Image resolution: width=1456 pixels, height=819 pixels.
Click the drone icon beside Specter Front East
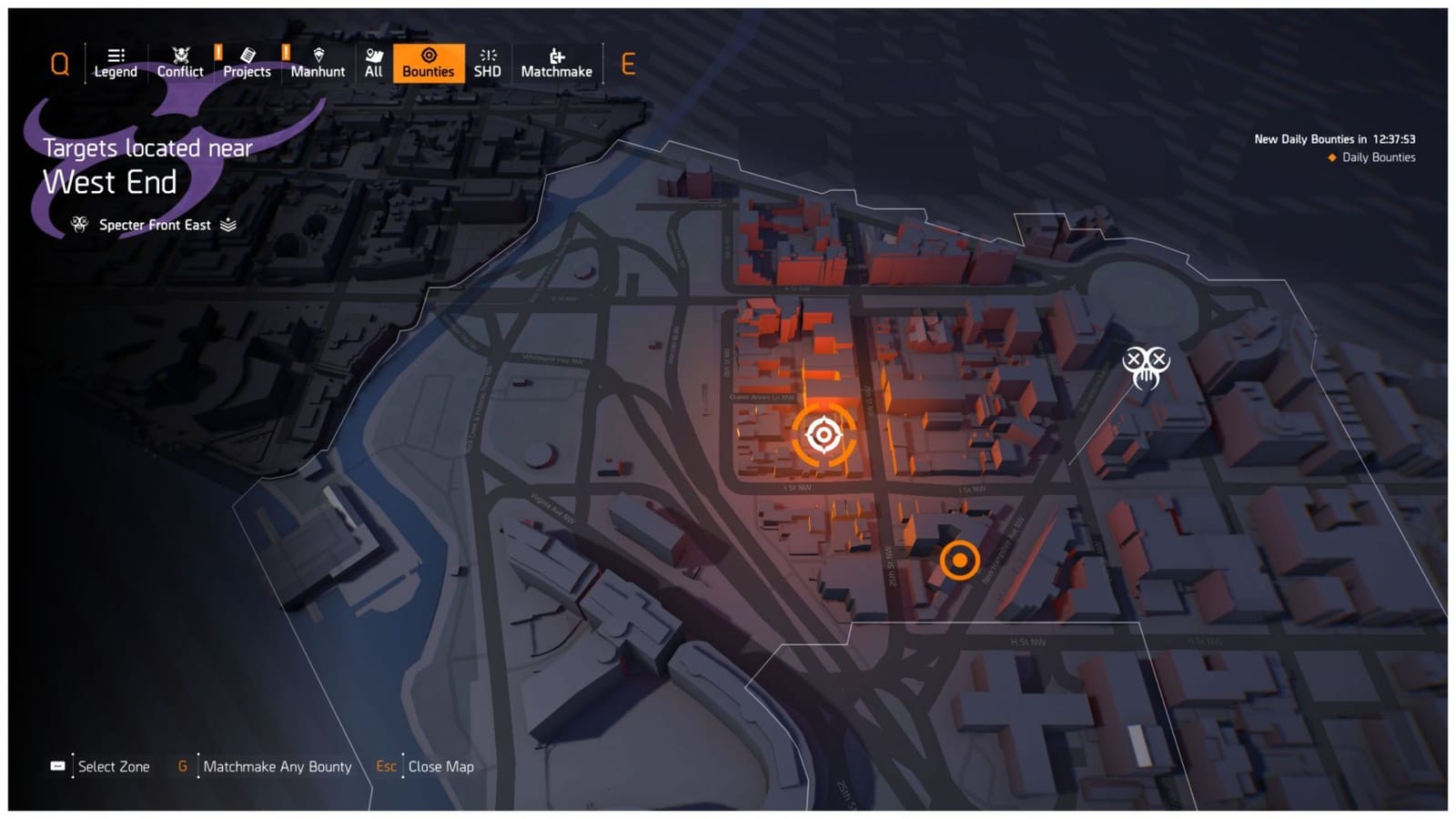[x=79, y=224]
